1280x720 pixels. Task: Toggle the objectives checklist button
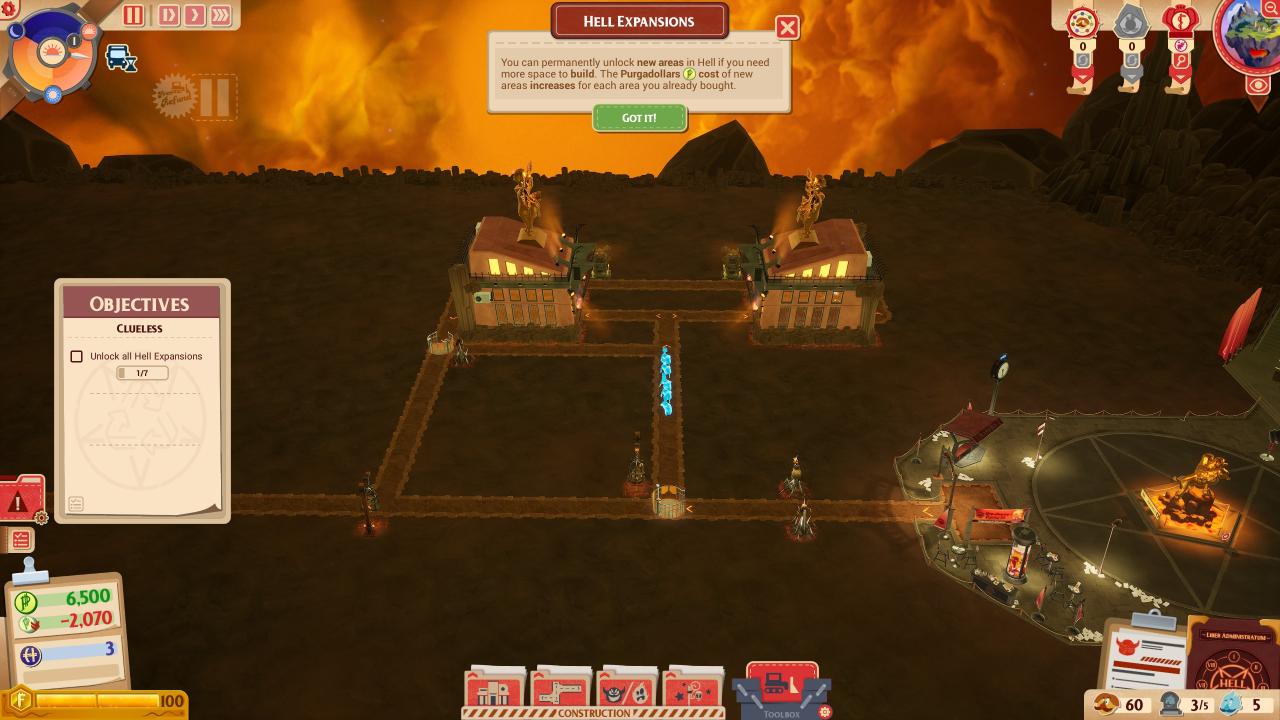20,540
